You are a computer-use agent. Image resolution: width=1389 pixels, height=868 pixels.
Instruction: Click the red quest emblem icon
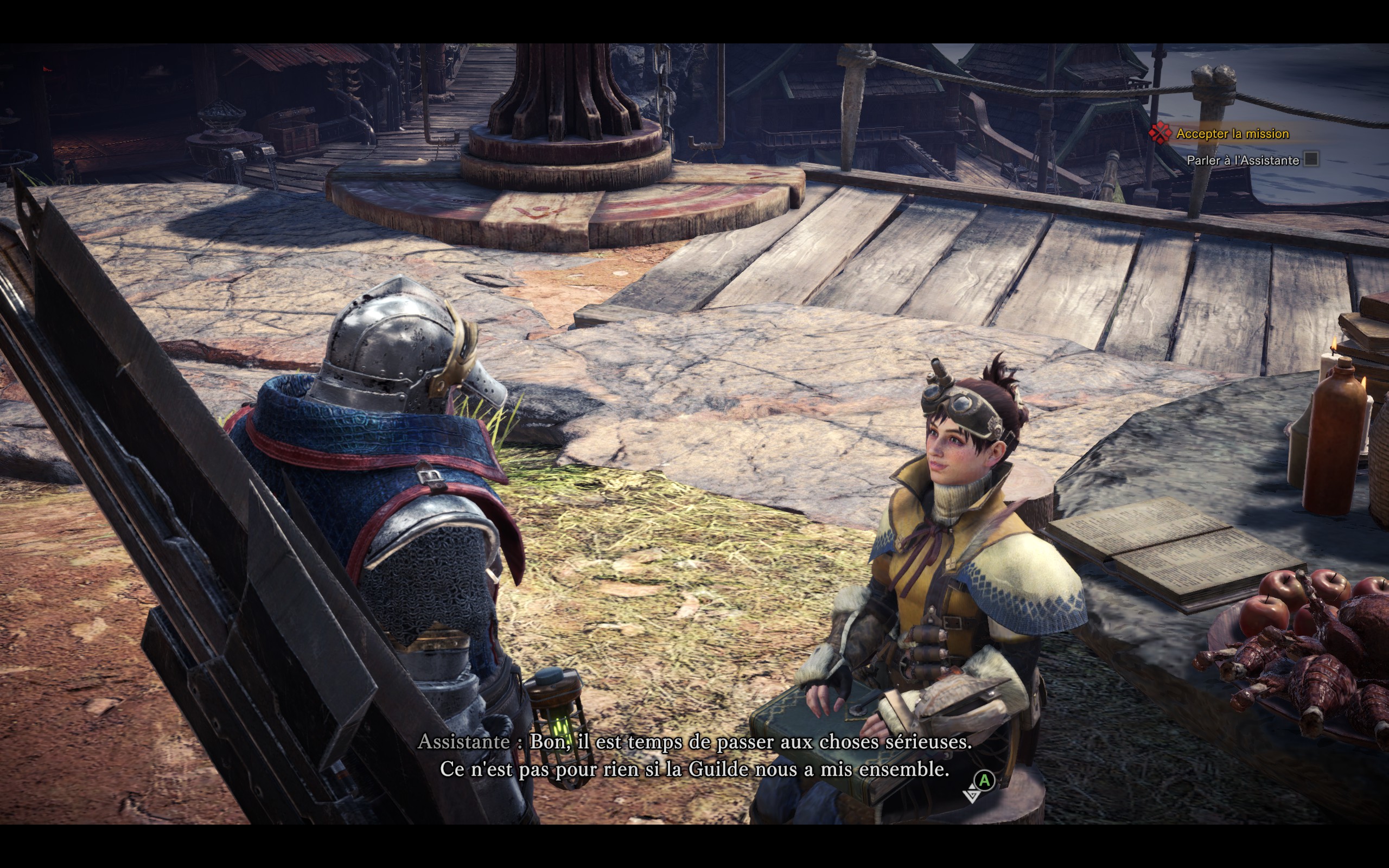1160,133
